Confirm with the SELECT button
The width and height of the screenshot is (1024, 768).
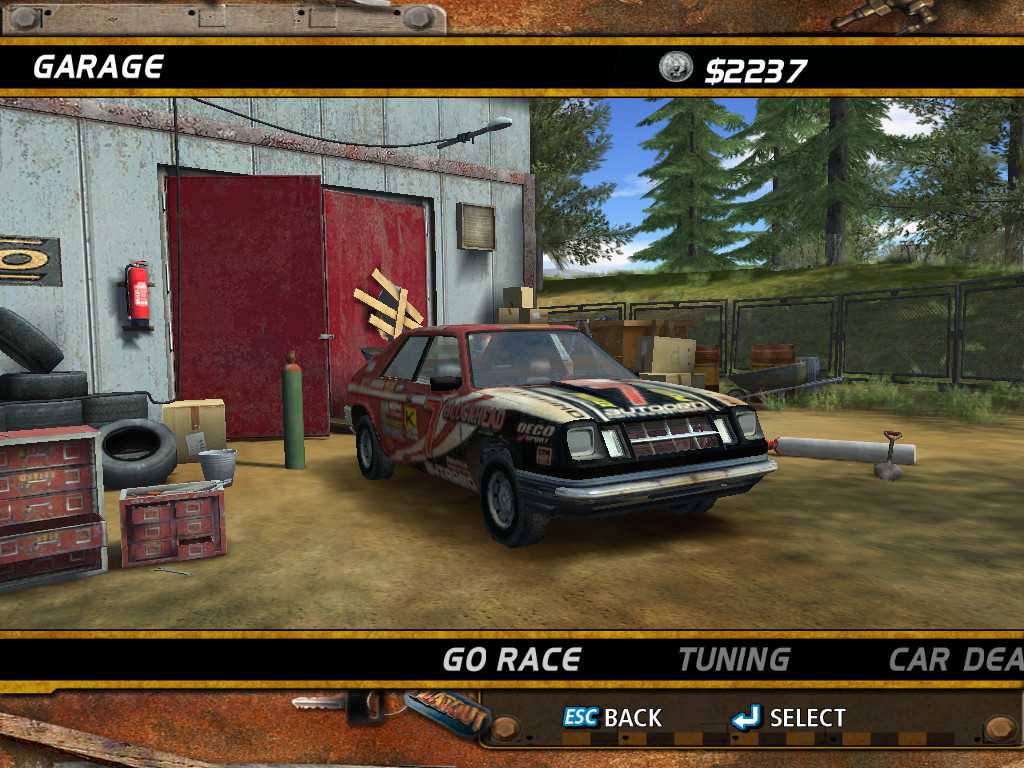pos(788,718)
